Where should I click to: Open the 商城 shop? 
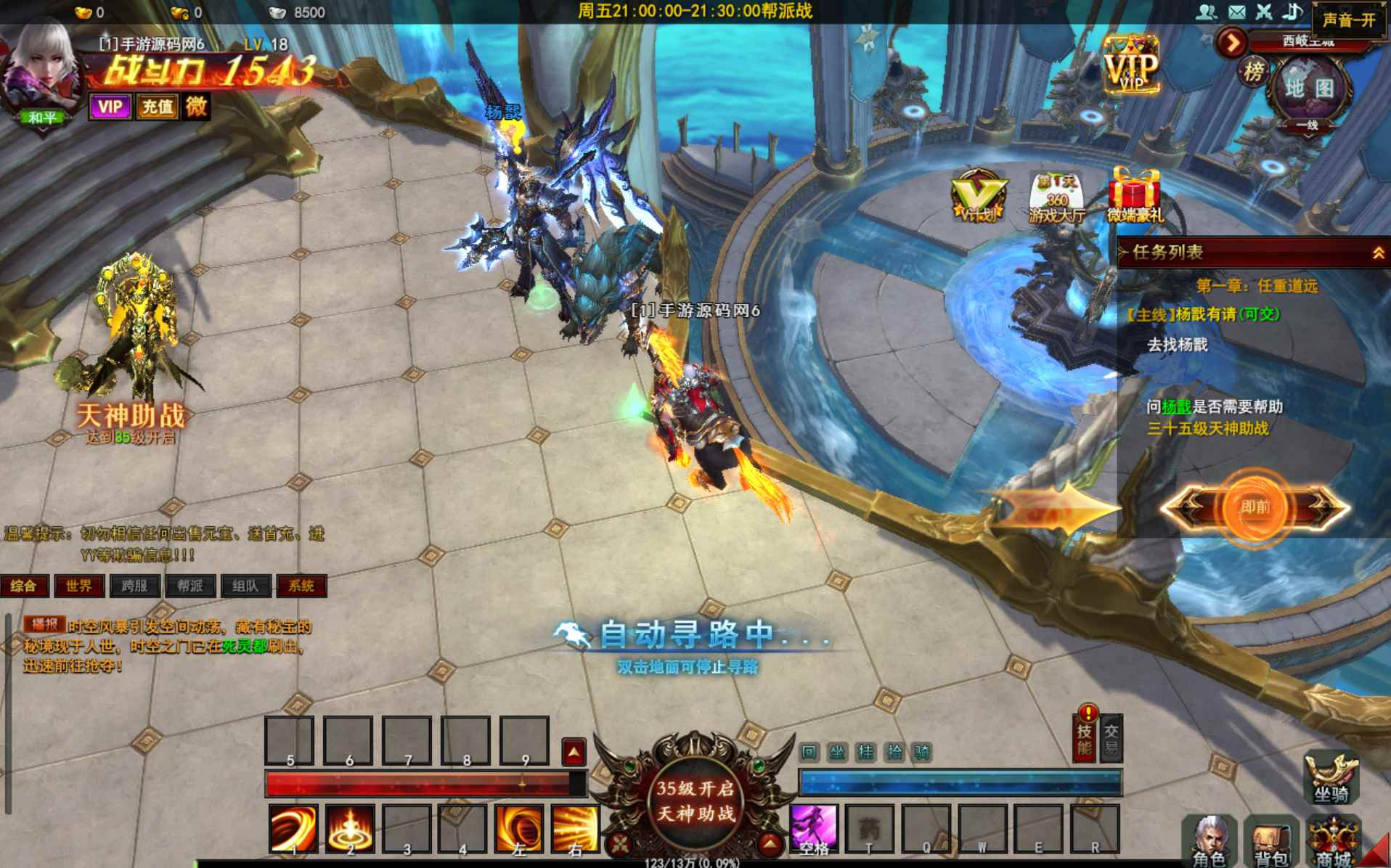click(1334, 842)
